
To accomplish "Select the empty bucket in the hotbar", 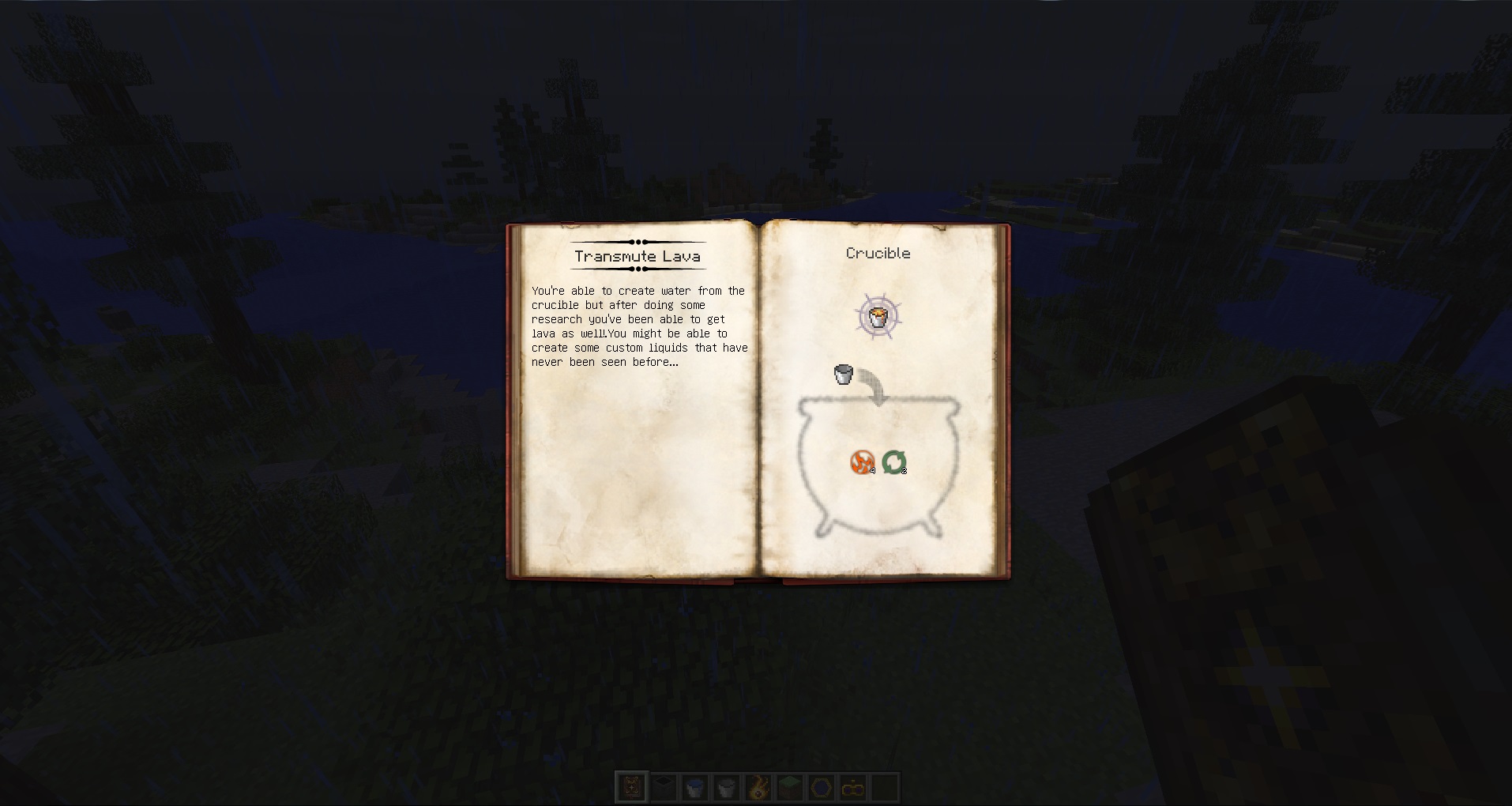I will [727, 787].
